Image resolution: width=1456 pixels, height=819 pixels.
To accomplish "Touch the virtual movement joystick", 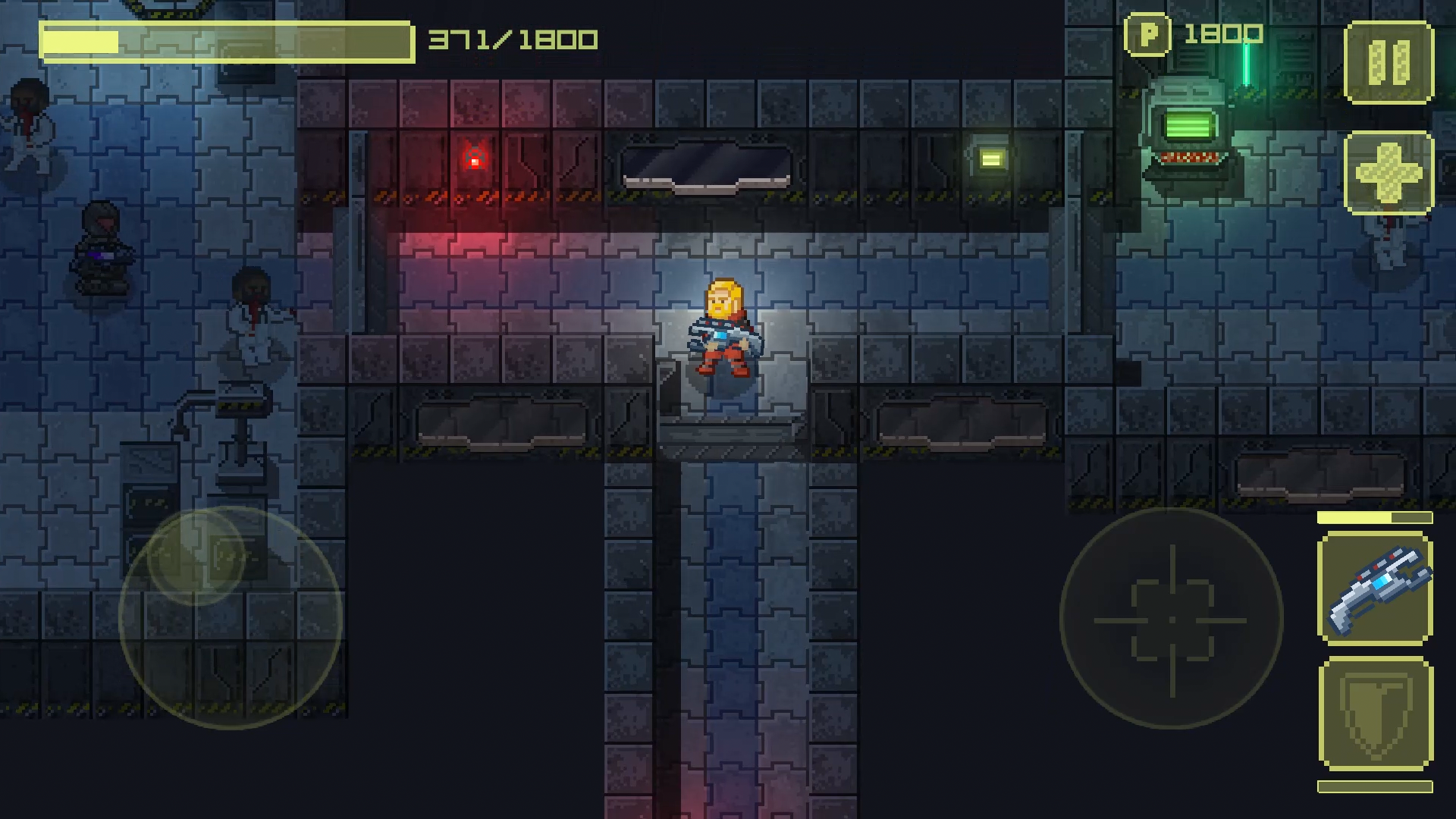I will pyautogui.click(x=230, y=616).
